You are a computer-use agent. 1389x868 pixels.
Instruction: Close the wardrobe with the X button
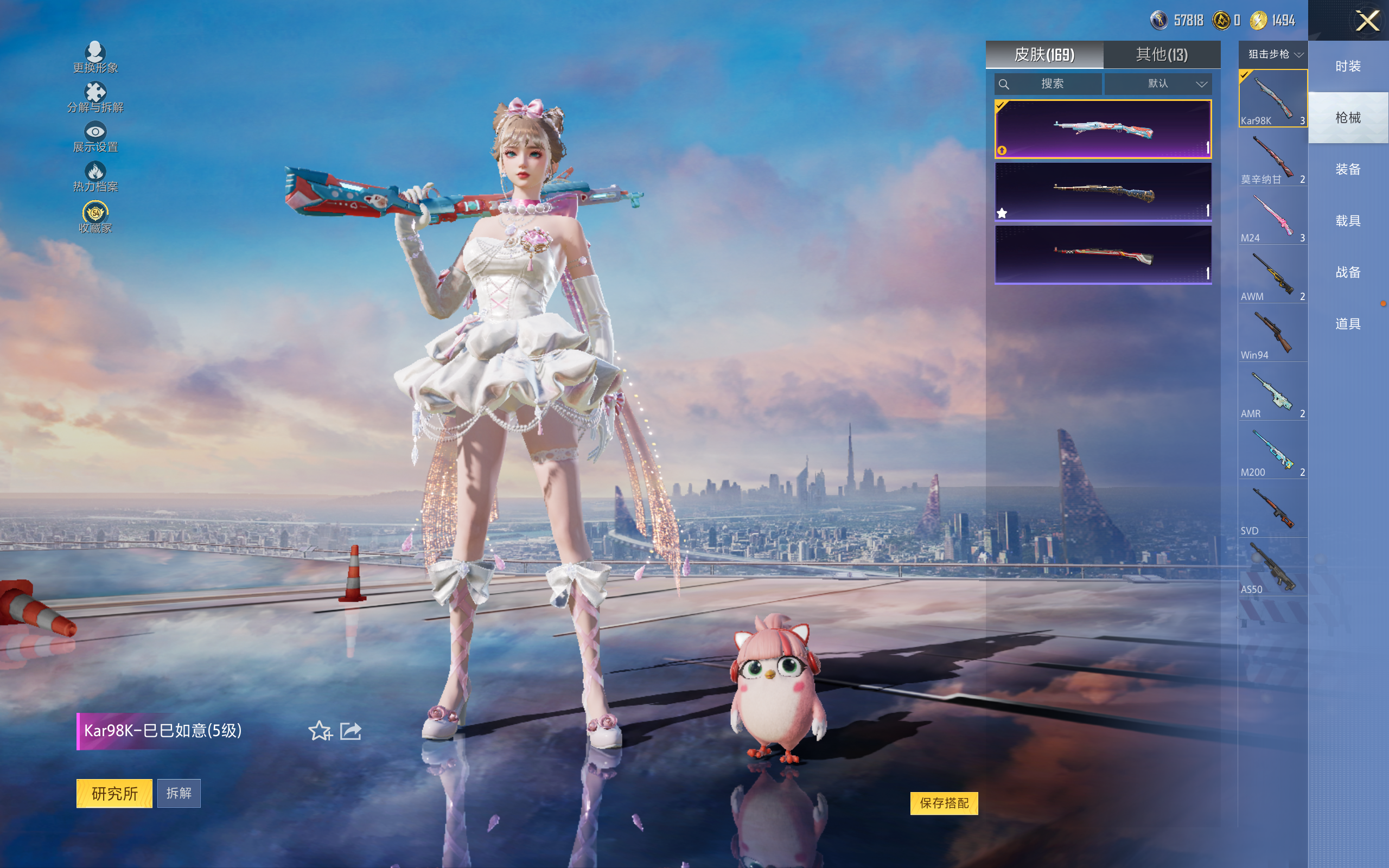(x=1367, y=21)
